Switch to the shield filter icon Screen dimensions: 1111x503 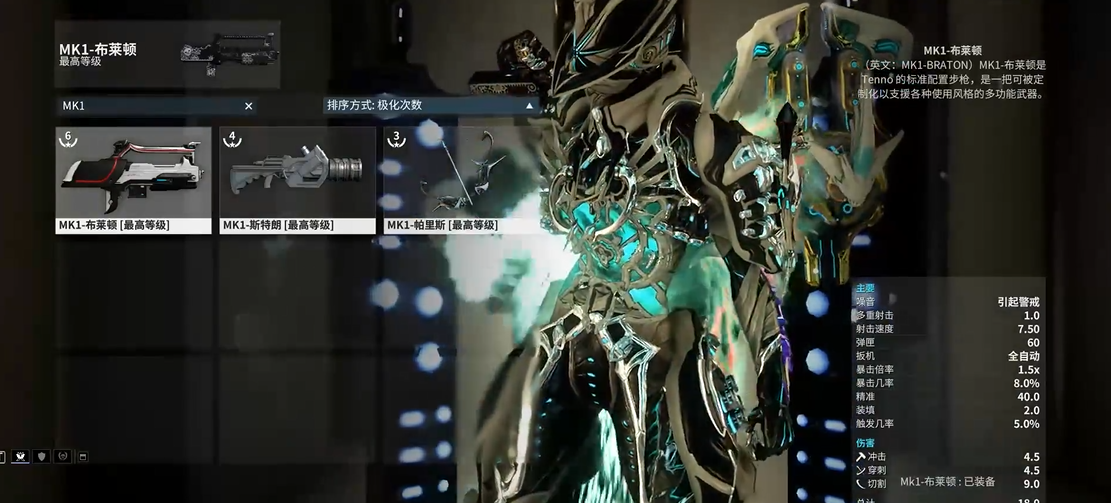[41, 456]
